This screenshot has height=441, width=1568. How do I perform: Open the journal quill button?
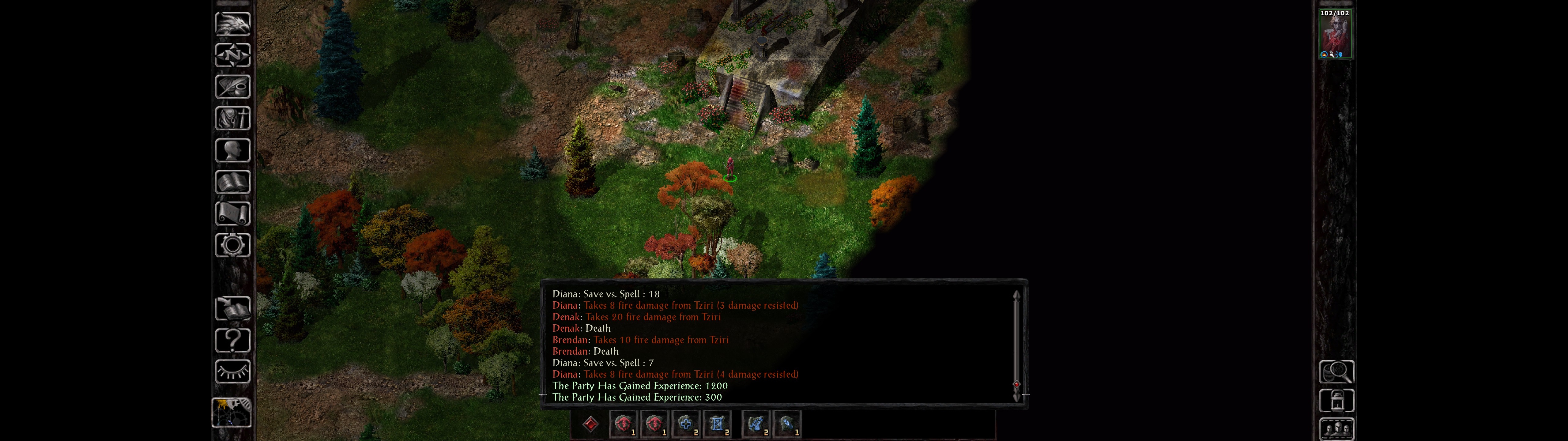coord(232,87)
